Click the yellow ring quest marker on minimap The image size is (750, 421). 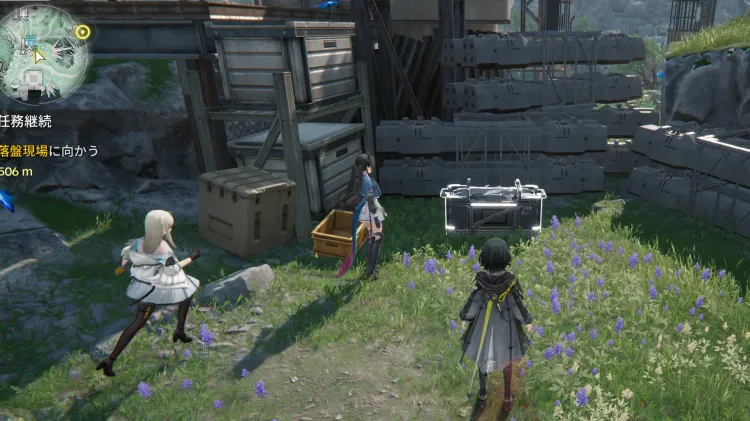pos(82,31)
